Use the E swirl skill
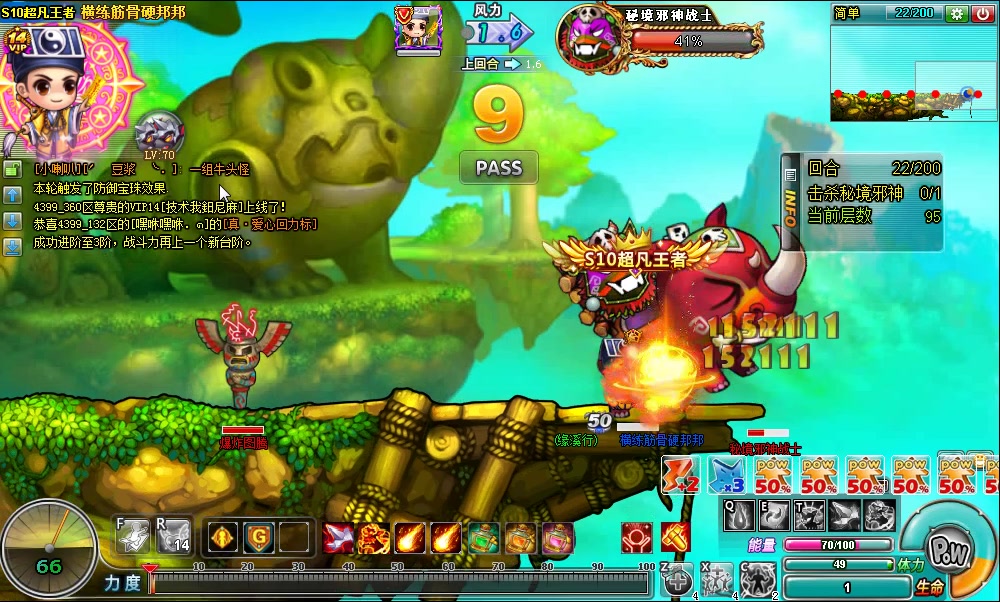1000x602 pixels. [774, 516]
